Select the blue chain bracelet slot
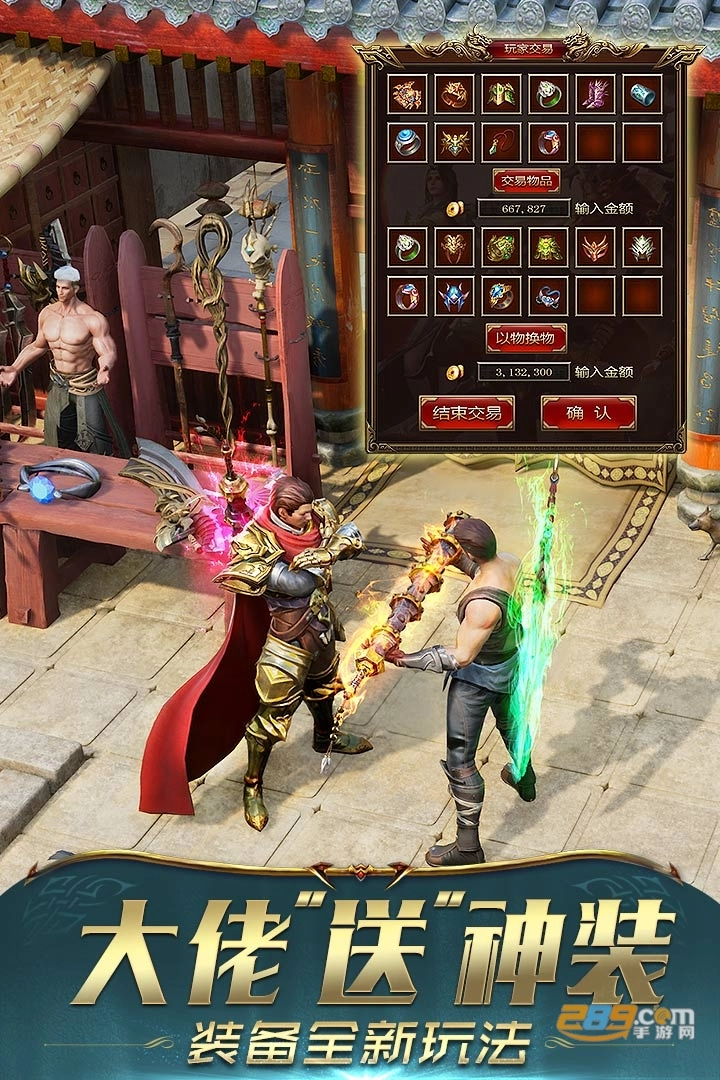This screenshot has width=720, height=1080. [548, 296]
